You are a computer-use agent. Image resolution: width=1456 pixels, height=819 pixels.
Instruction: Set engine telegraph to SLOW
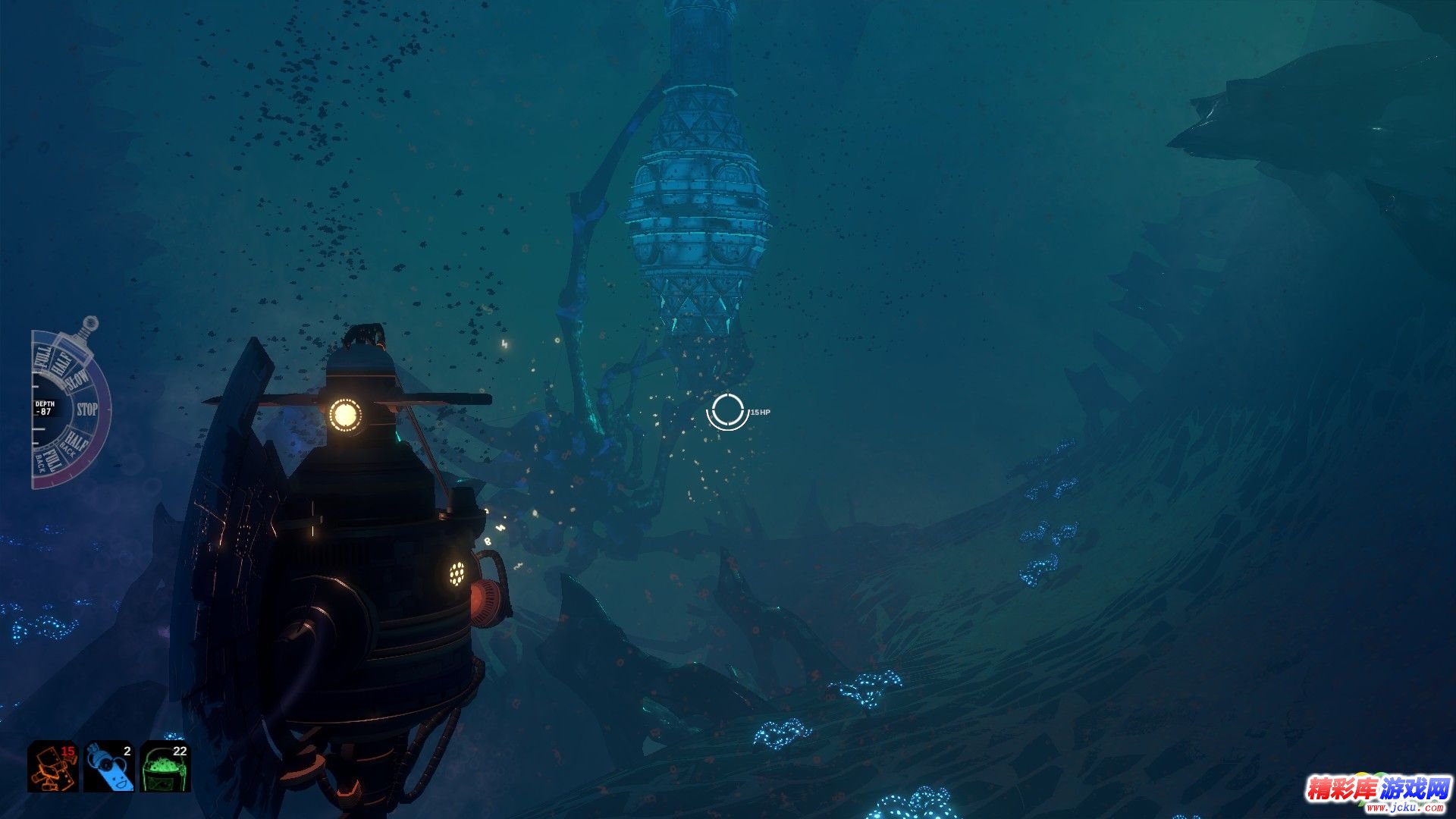click(x=77, y=379)
